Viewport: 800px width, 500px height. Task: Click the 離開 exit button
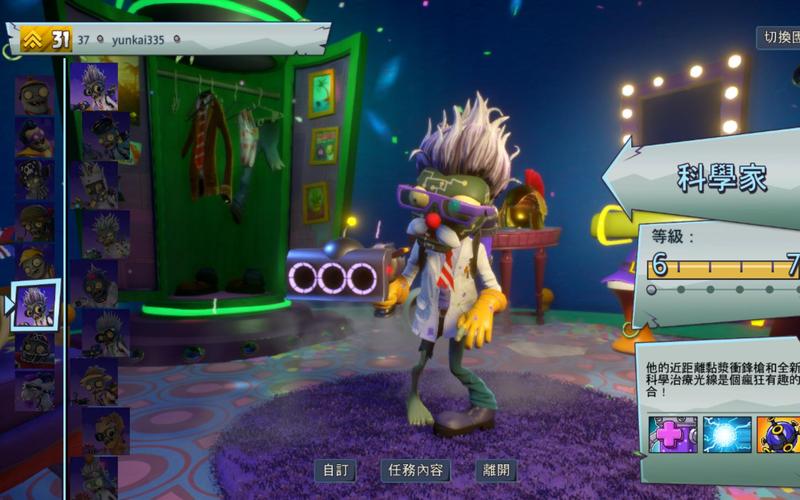click(496, 470)
